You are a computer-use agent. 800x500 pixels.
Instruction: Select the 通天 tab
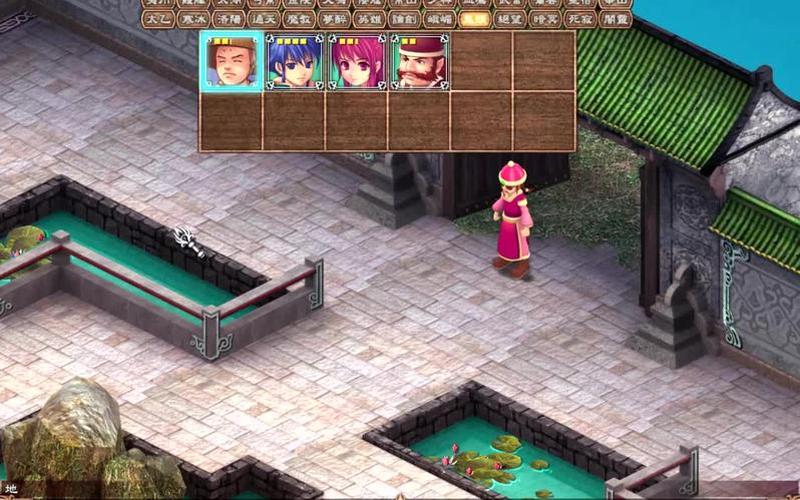(265, 19)
